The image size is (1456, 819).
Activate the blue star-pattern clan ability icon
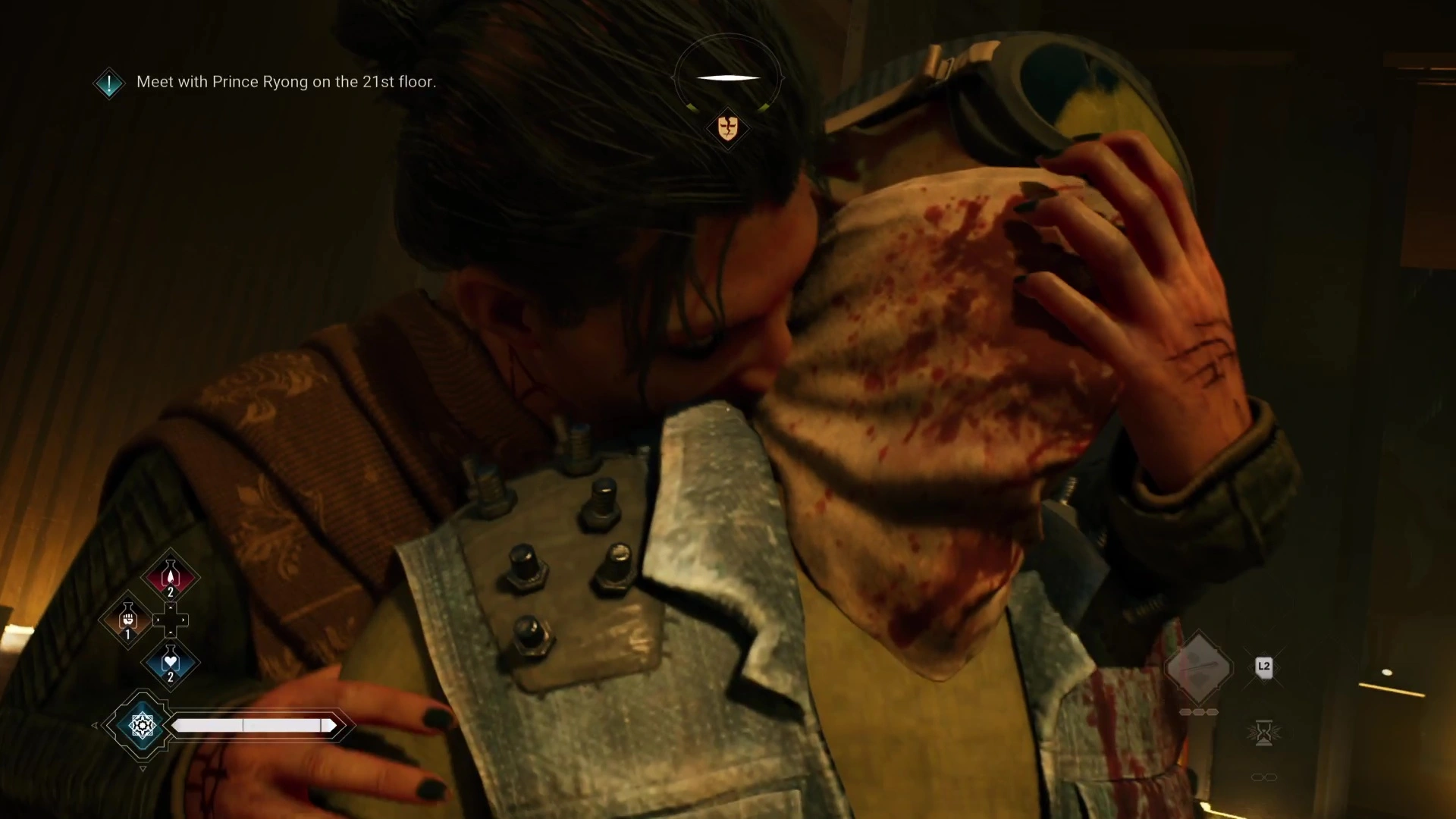click(142, 726)
